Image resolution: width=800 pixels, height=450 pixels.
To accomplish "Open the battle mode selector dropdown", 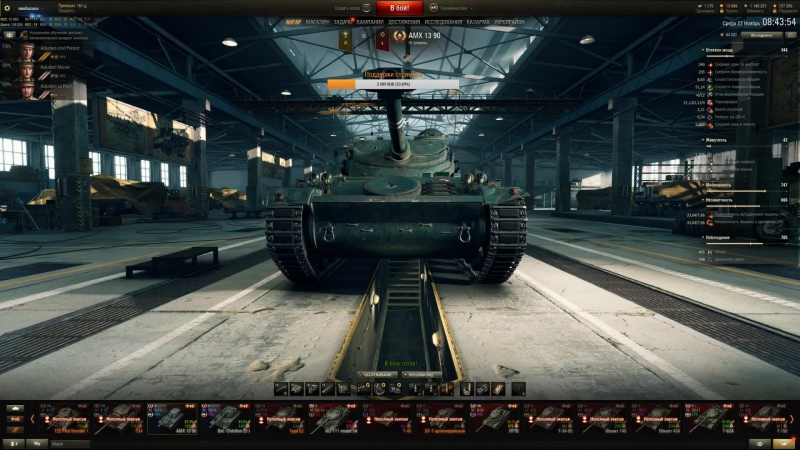I will [x=452, y=8].
